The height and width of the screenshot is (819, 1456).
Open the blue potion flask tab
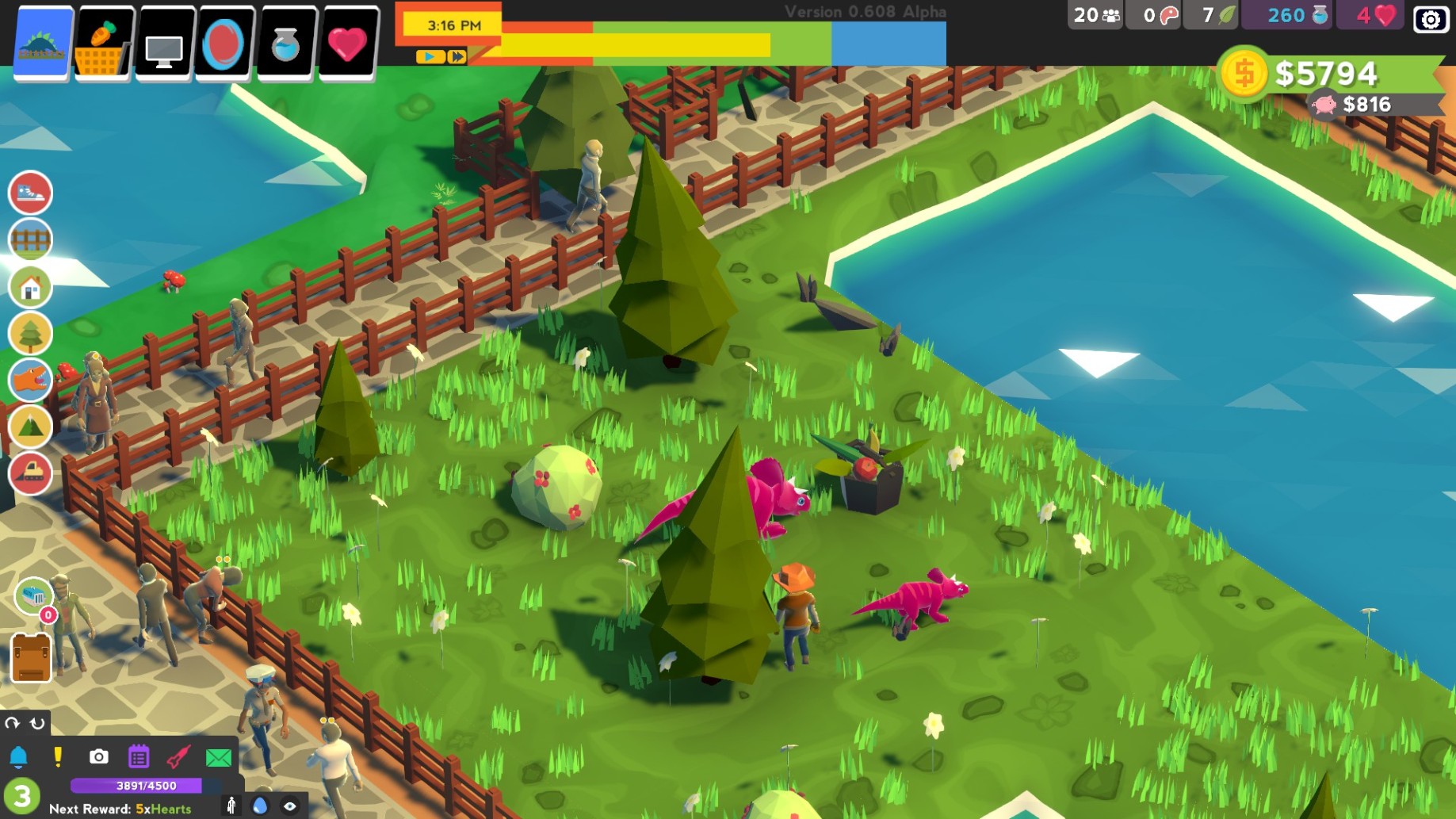285,44
